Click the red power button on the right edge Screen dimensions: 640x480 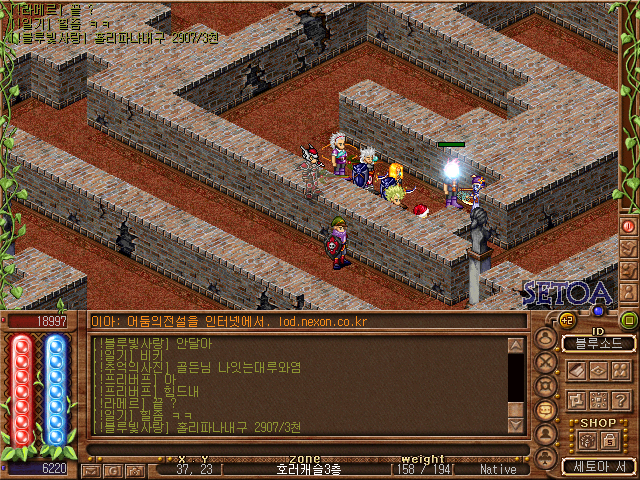(x=628, y=226)
